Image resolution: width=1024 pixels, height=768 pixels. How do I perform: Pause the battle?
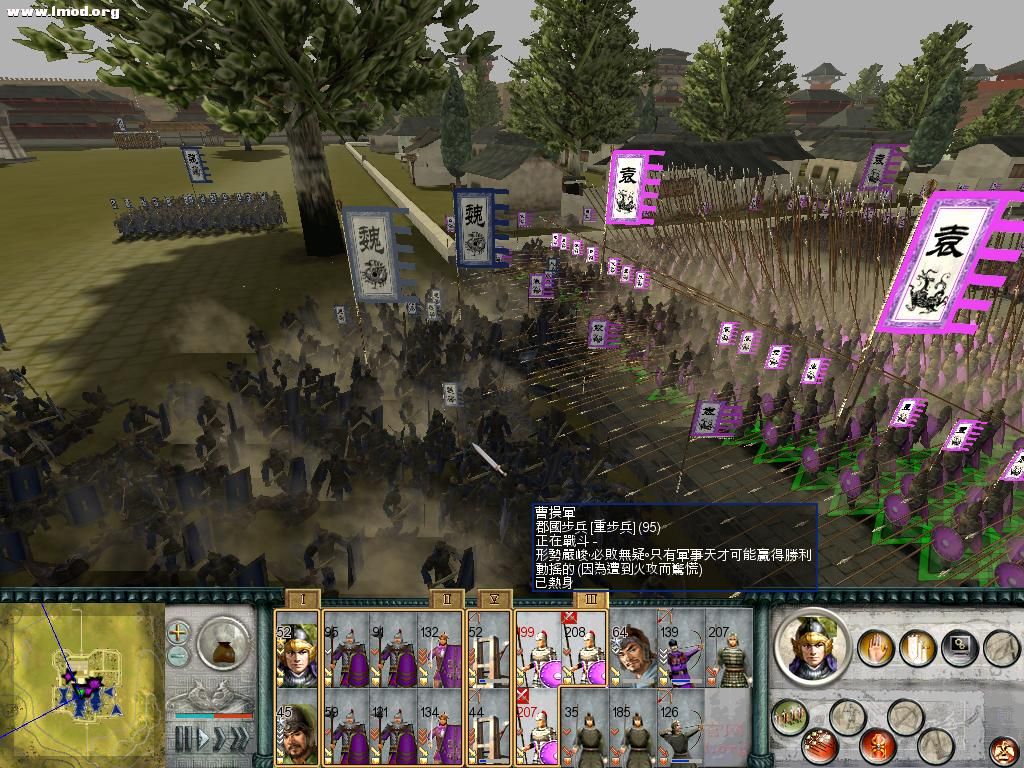pos(183,739)
